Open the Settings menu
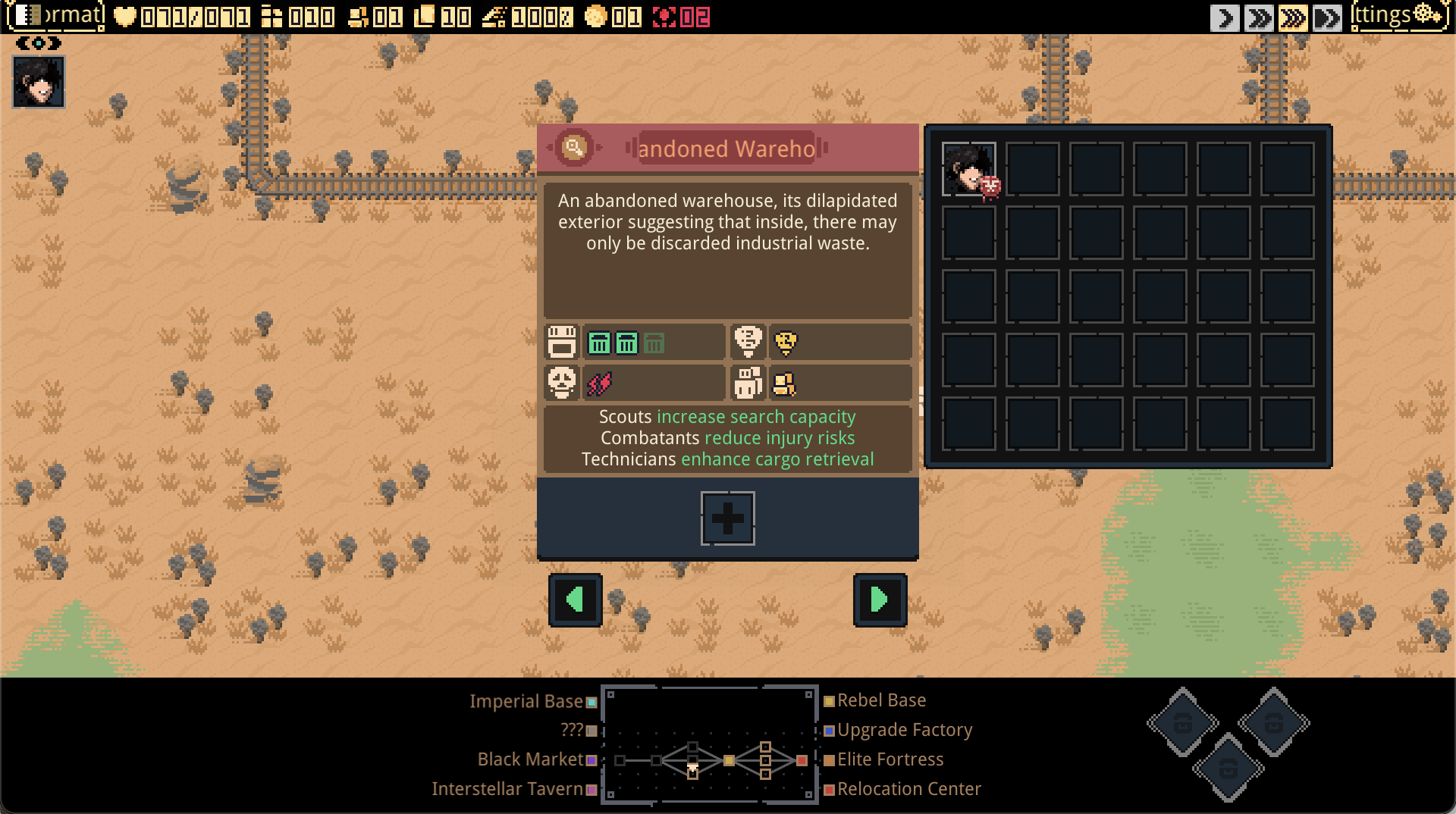Viewport: 1456px width, 814px height. pyautogui.click(x=1399, y=16)
